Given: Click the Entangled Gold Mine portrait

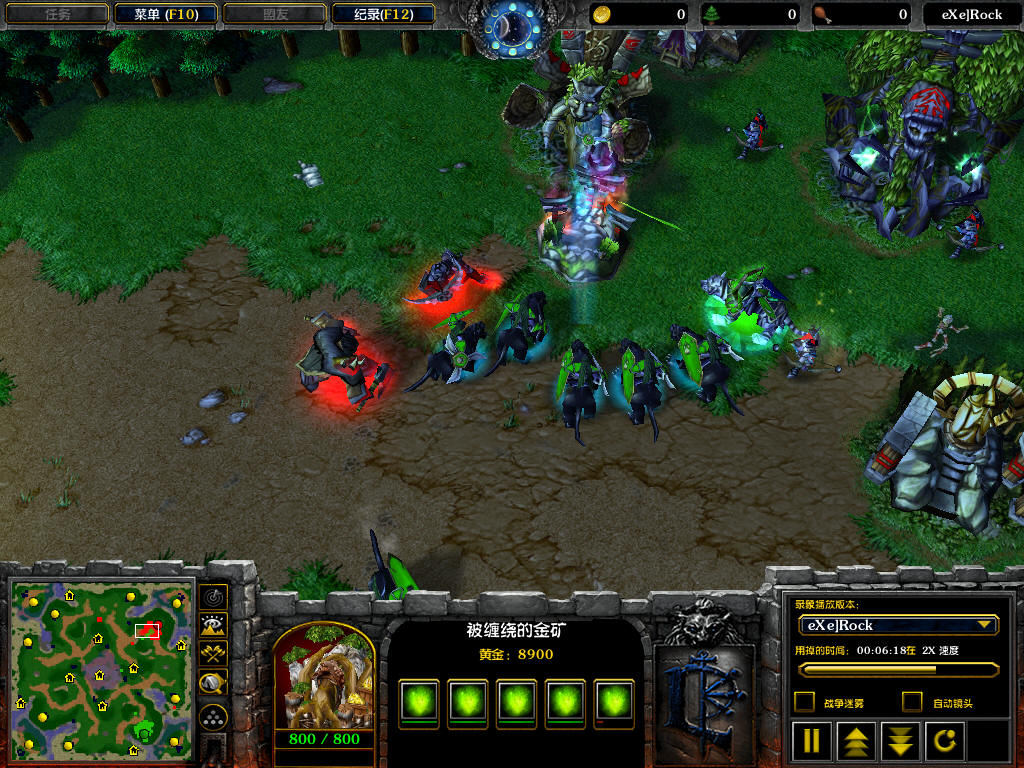Looking at the screenshot, I should click(x=323, y=678).
